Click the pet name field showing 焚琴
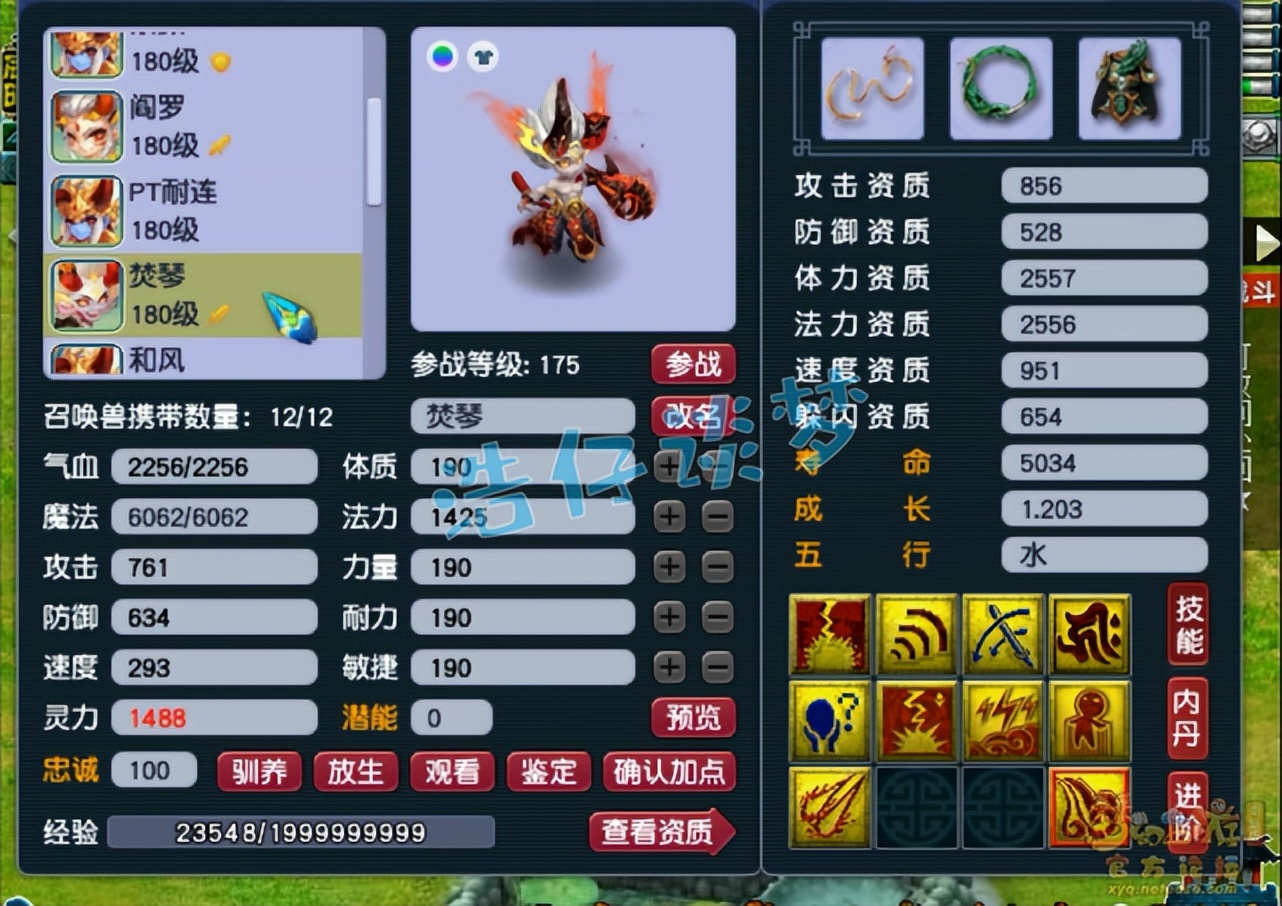This screenshot has height=906, width=1282. [522, 415]
